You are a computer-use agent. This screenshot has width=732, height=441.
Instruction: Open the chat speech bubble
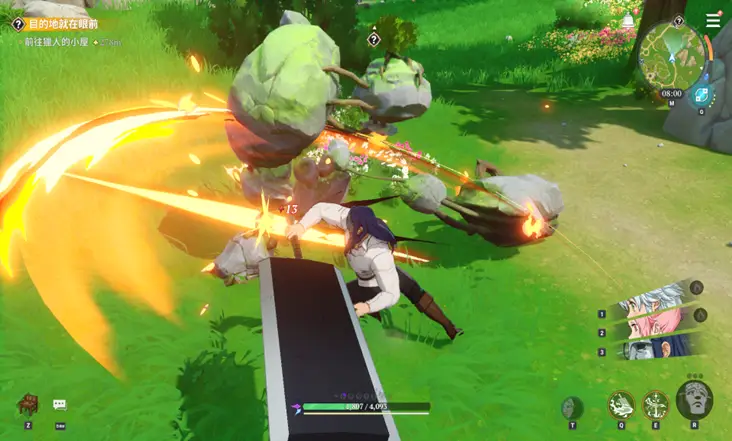[x=59, y=405]
